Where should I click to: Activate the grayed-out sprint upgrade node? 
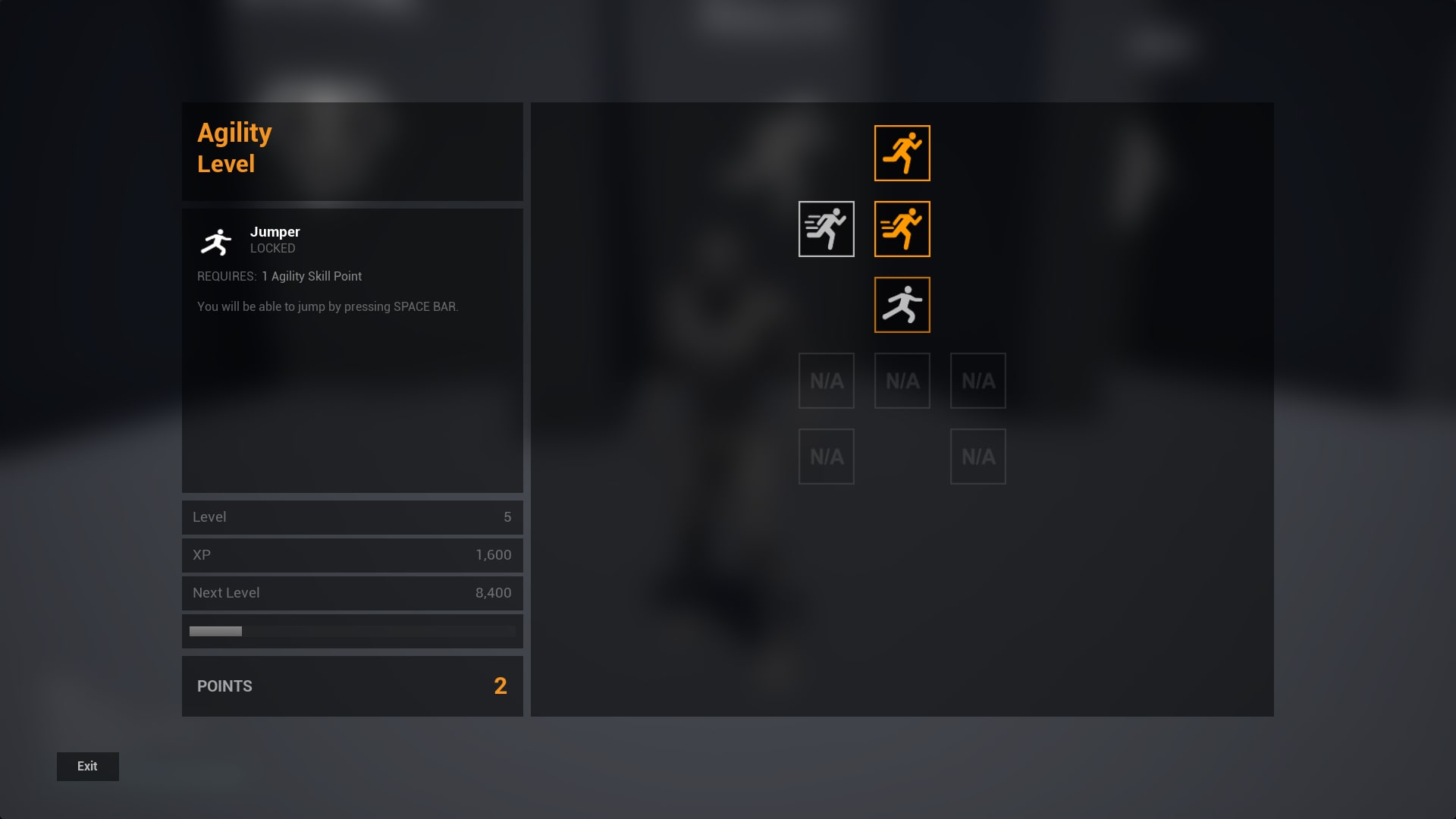click(x=826, y=229)
